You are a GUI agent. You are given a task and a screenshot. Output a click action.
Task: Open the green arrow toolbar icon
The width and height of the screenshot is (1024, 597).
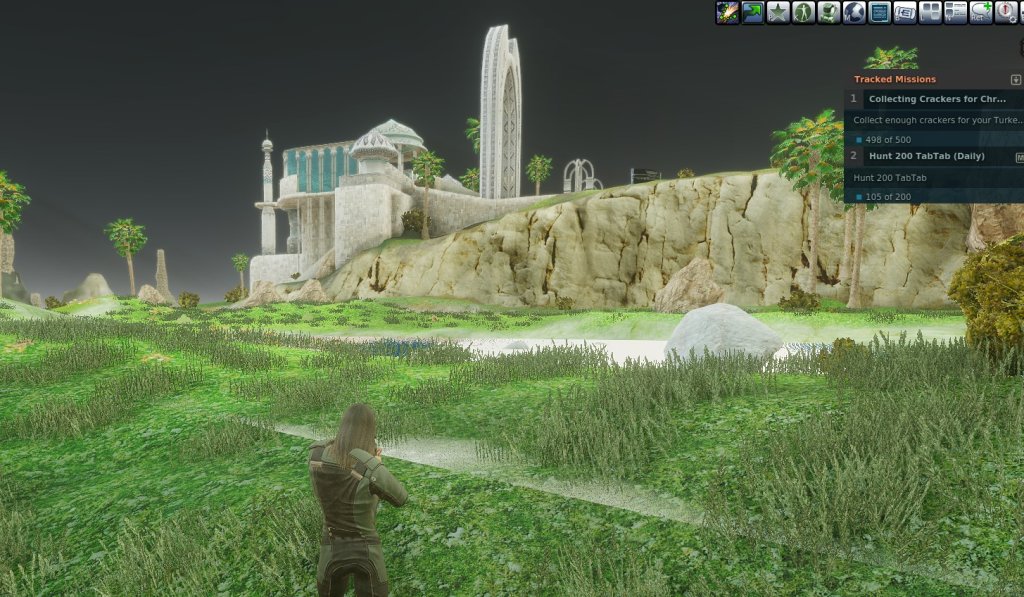pyautogui.click(x=753, y=13)
